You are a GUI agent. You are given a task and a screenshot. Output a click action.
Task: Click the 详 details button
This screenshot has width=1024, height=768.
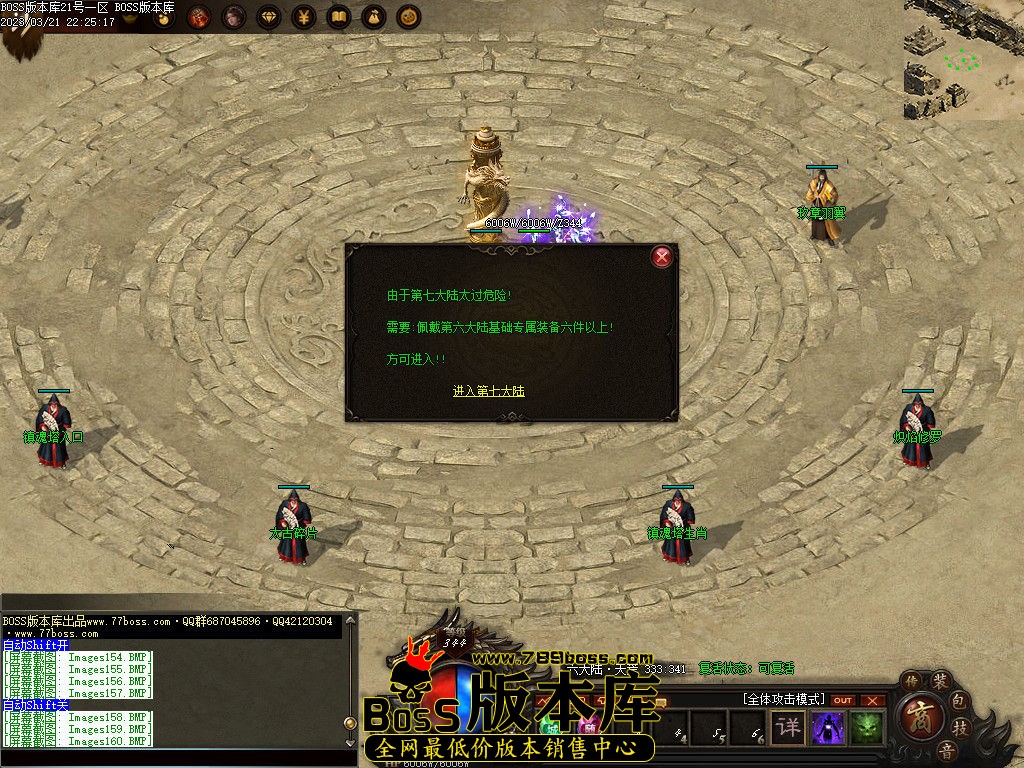coord(789,727)
